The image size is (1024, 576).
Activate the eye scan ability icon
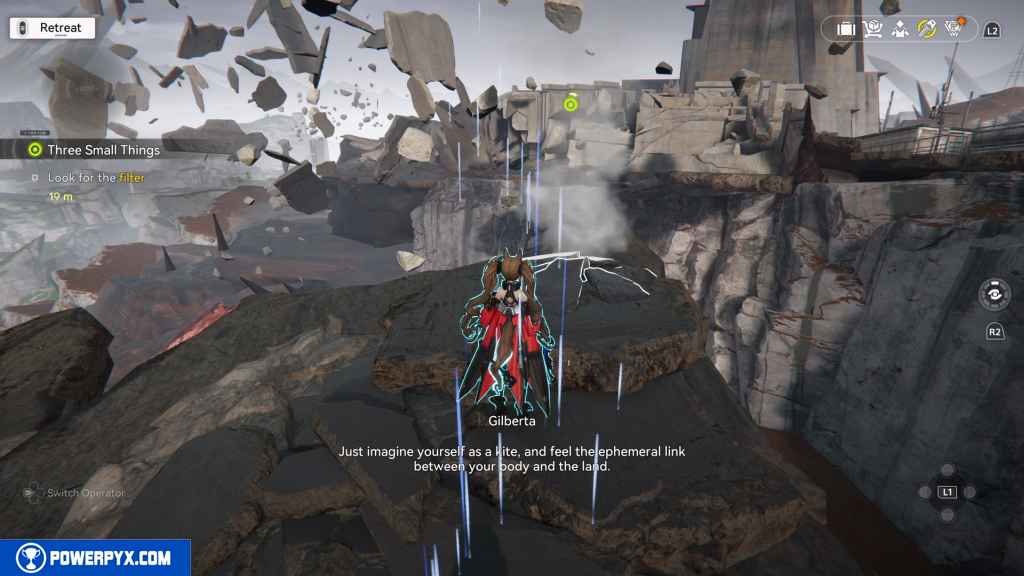pos(994,297)
